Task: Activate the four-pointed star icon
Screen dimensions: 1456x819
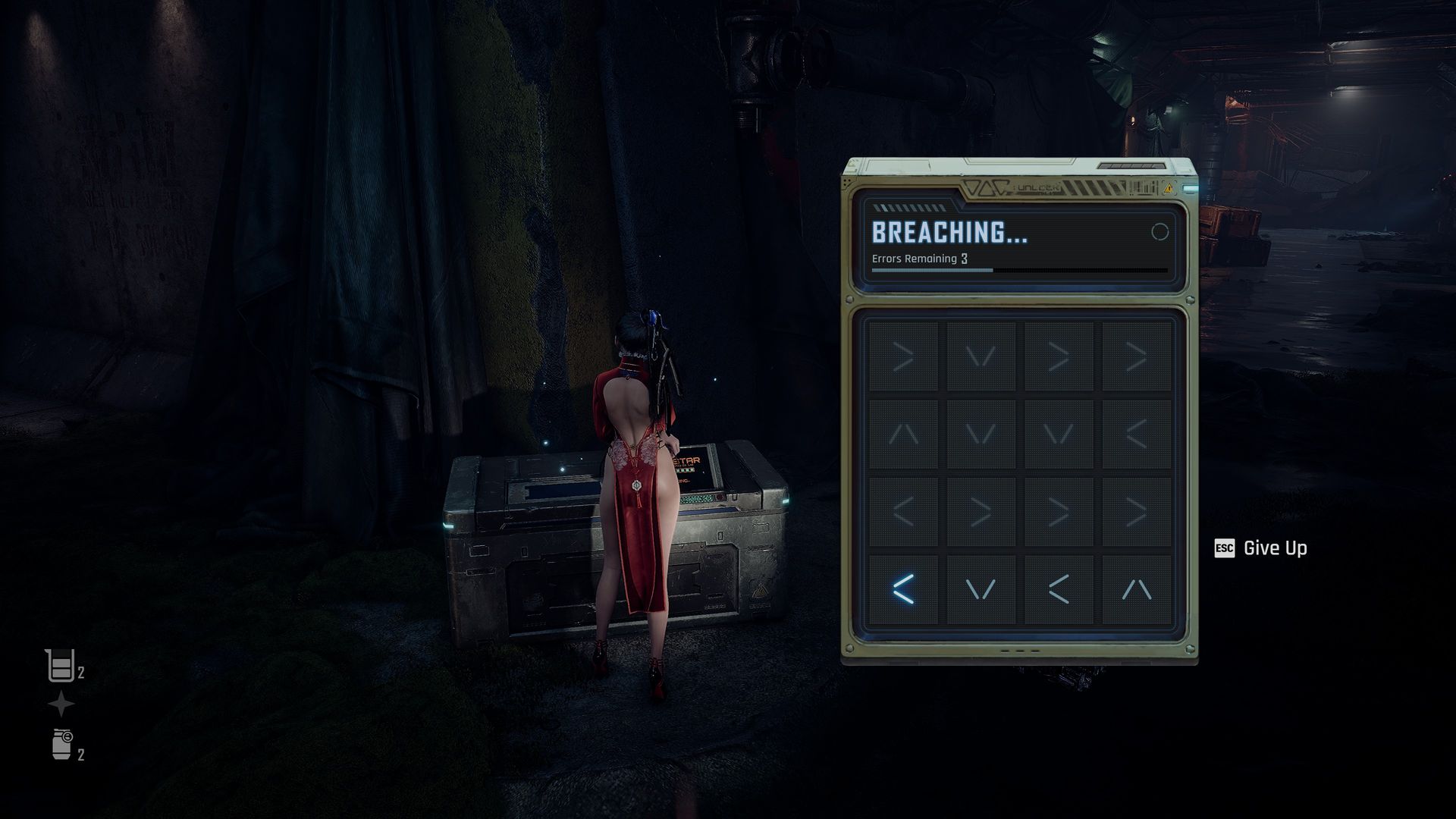Action: coord(61,704)
